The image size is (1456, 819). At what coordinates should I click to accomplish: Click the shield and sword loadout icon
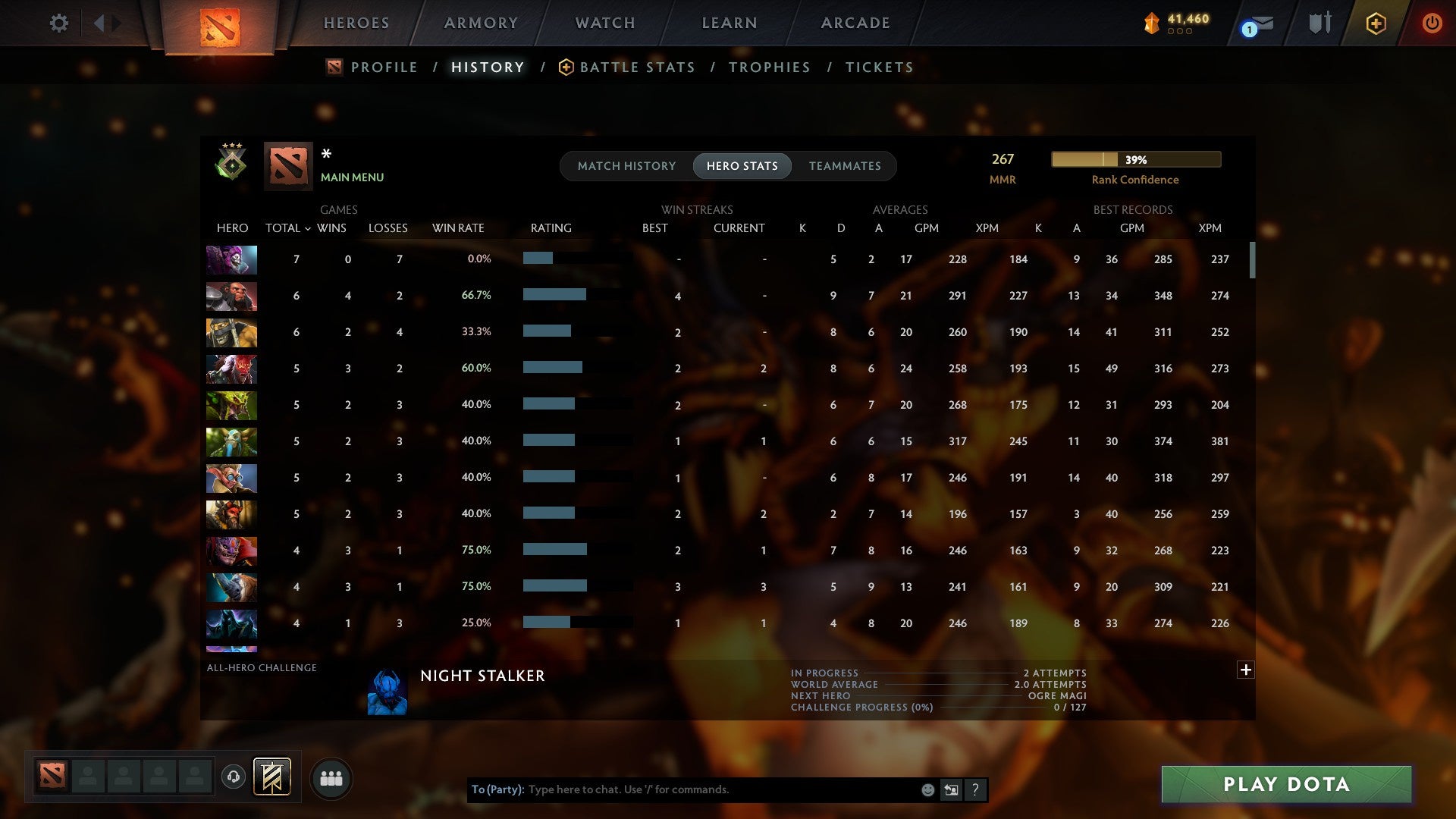1319,23
